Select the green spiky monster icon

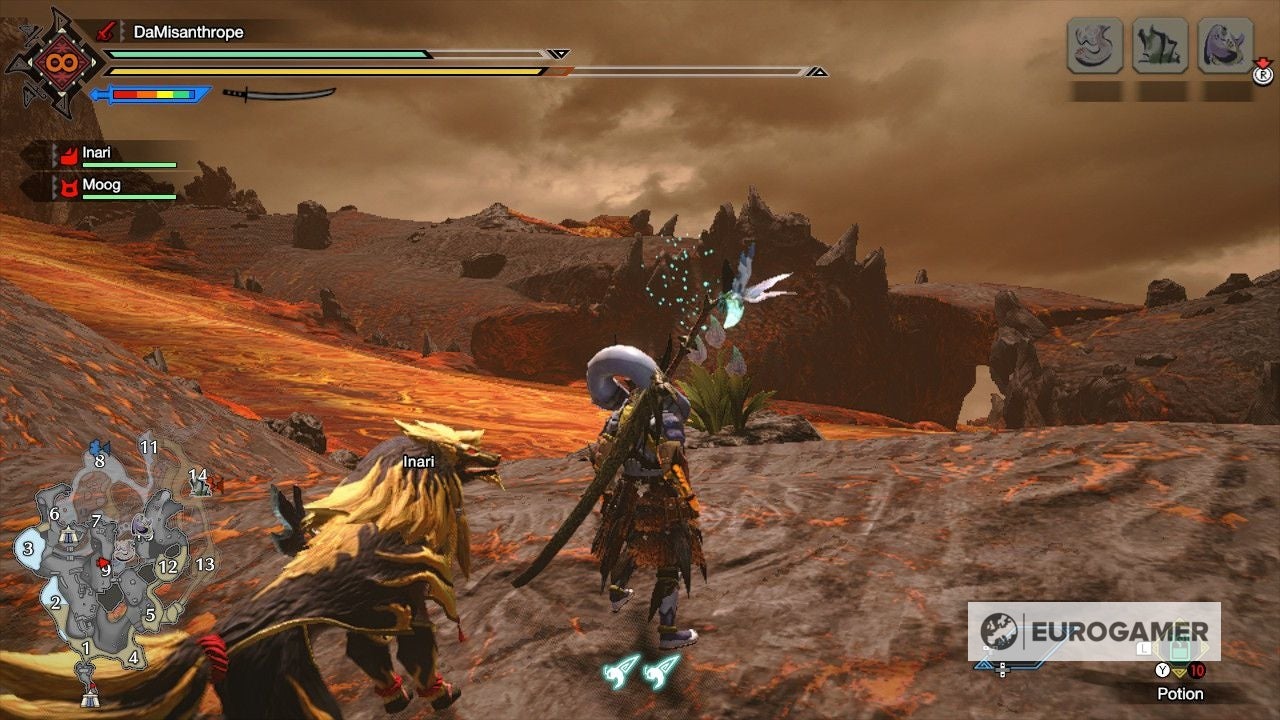(1160, 46)
